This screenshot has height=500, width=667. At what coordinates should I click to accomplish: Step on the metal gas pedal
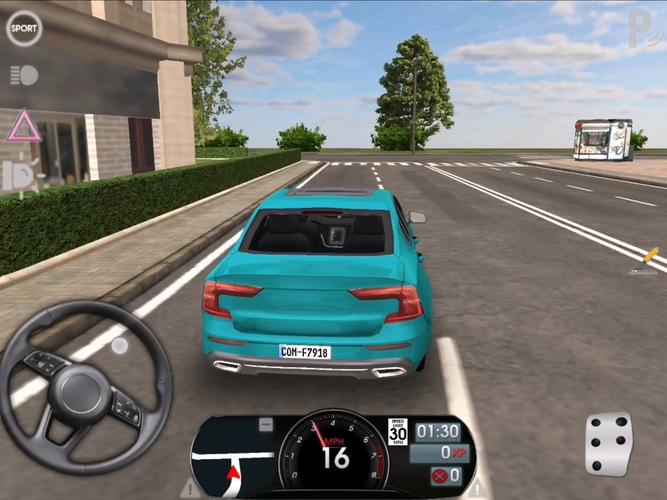pyautogui.click(x=608, y=444)
